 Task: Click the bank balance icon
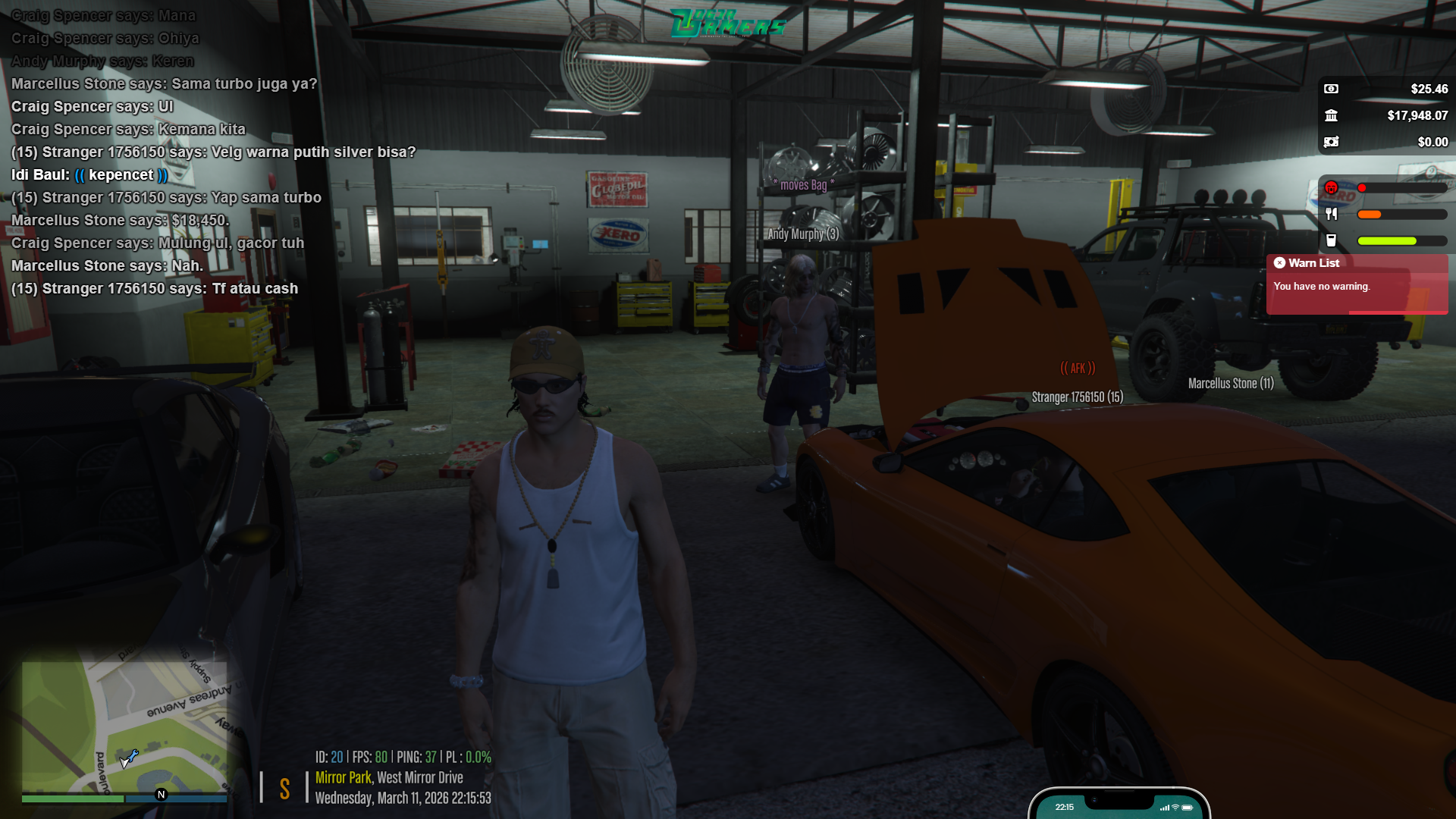(1331, 115)
